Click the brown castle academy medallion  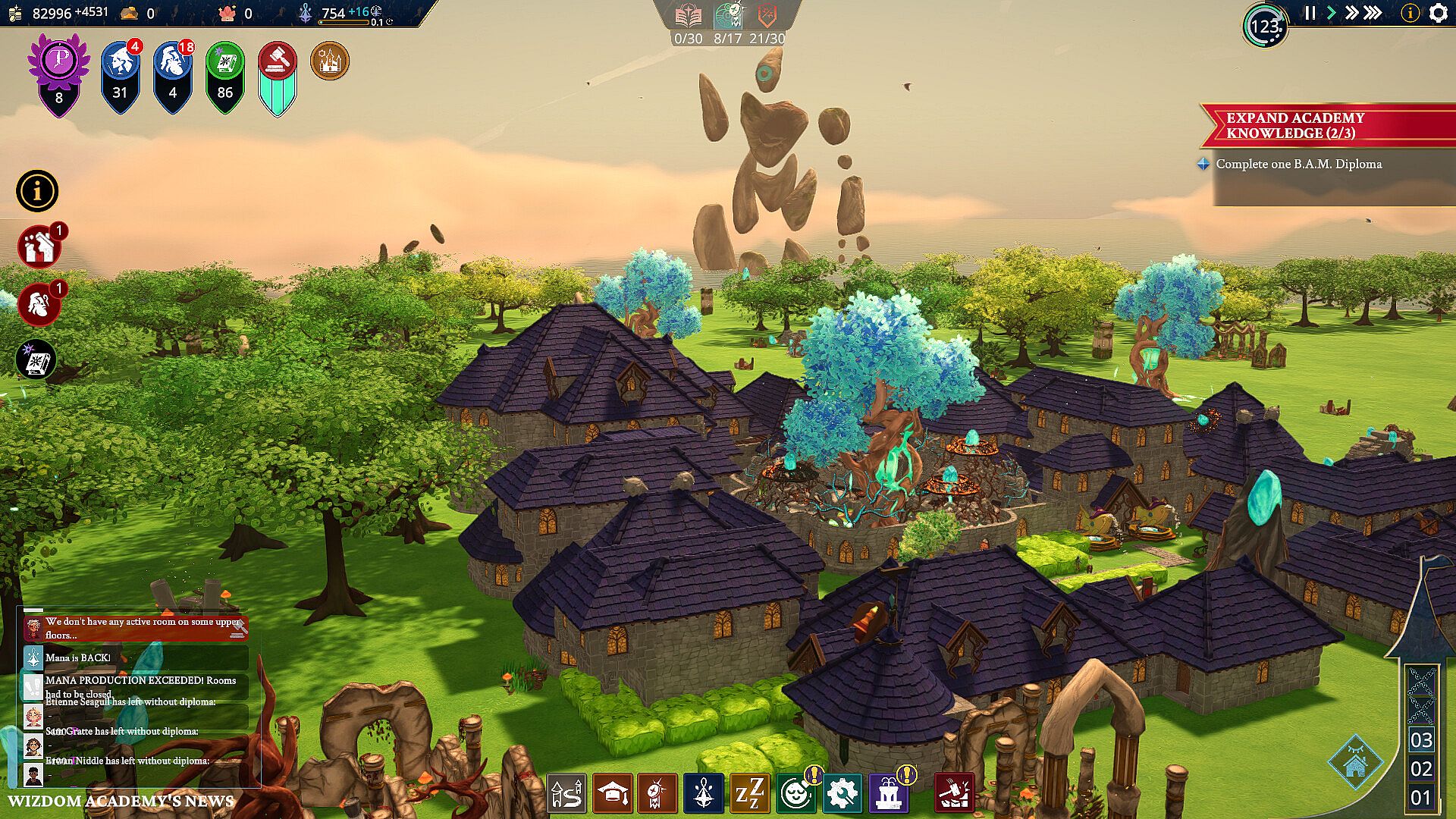tap(330, 61)
